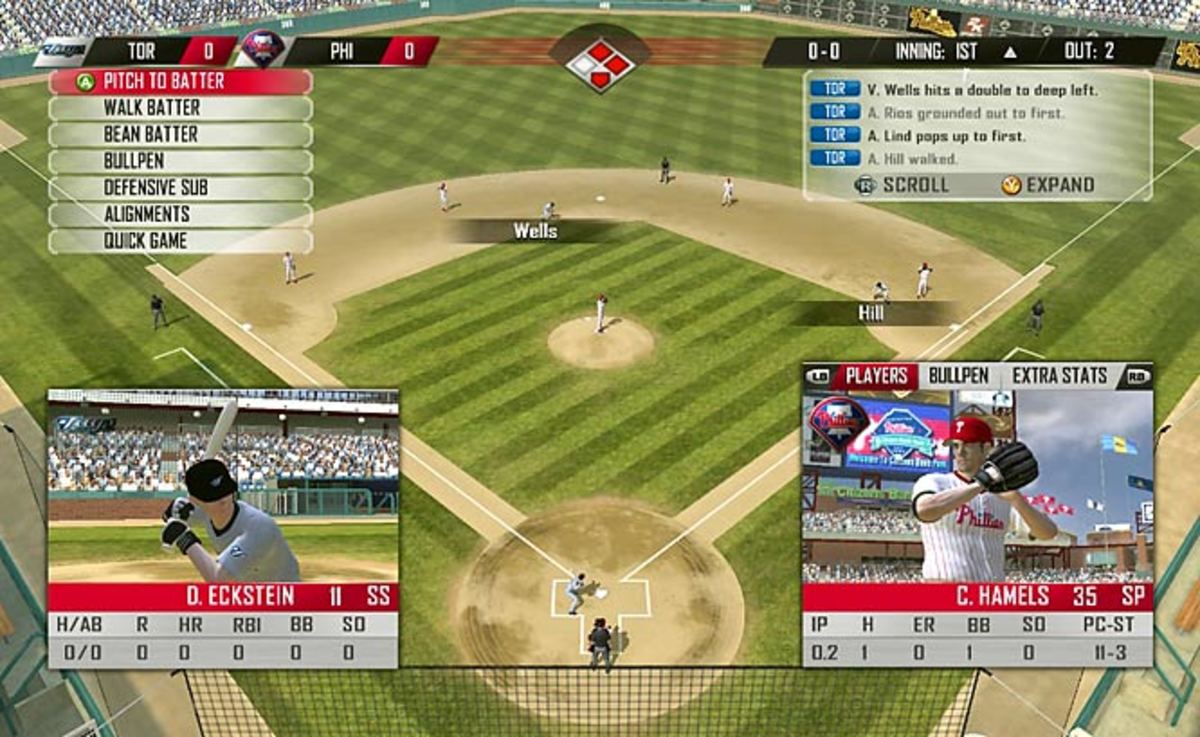The height and width of the screenshot is (737, 1200).
Task: Select the Bean Batter option
Action: 180,135
